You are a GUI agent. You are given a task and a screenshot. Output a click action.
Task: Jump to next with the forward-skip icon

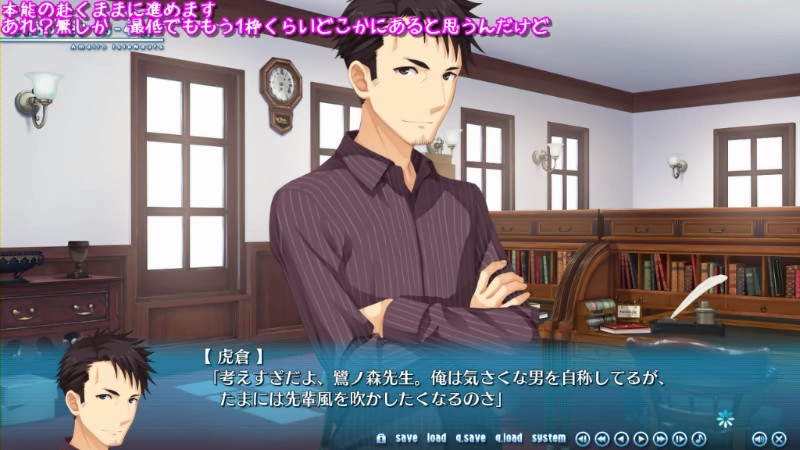679,438
